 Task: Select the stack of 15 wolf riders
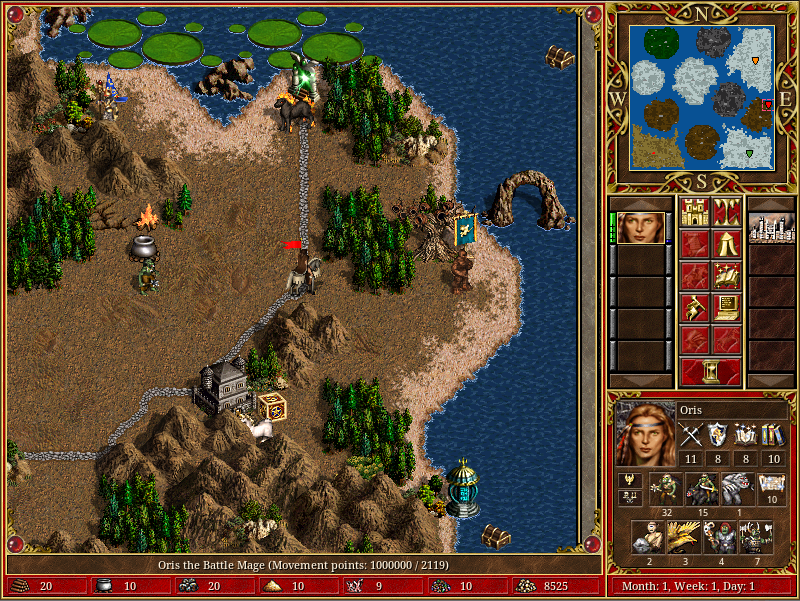click(x=703, y=489)
